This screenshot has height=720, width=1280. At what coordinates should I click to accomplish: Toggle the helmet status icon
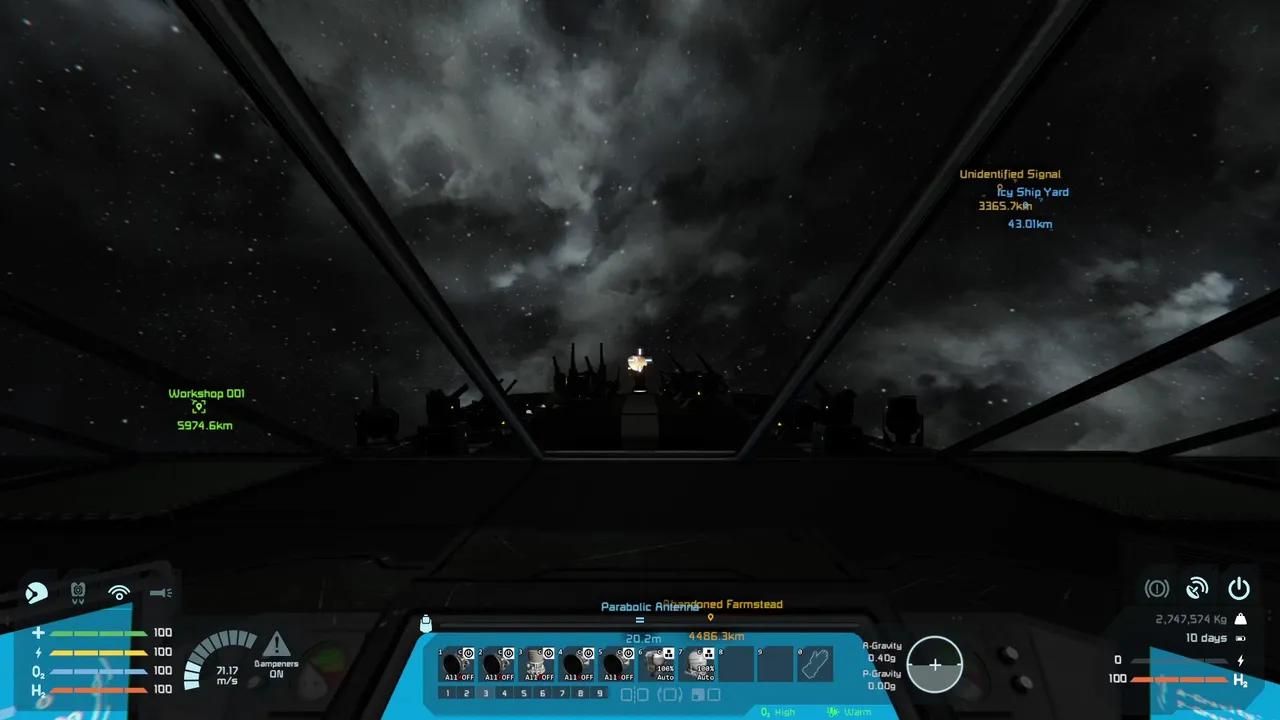37,592
